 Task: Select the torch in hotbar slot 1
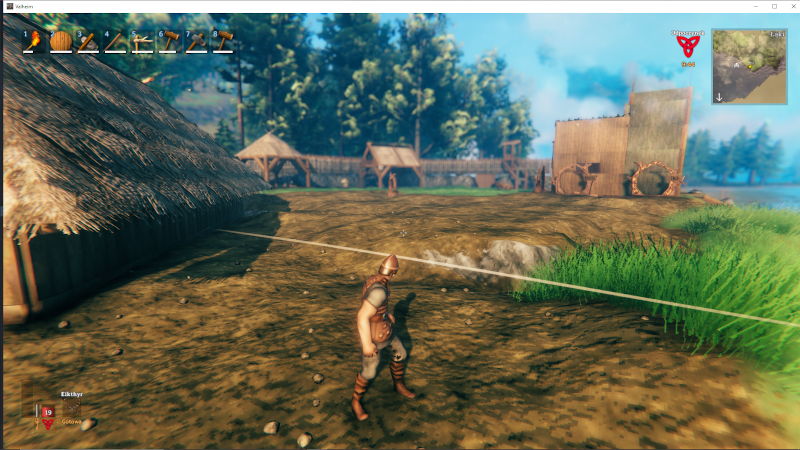coord(35,41)
